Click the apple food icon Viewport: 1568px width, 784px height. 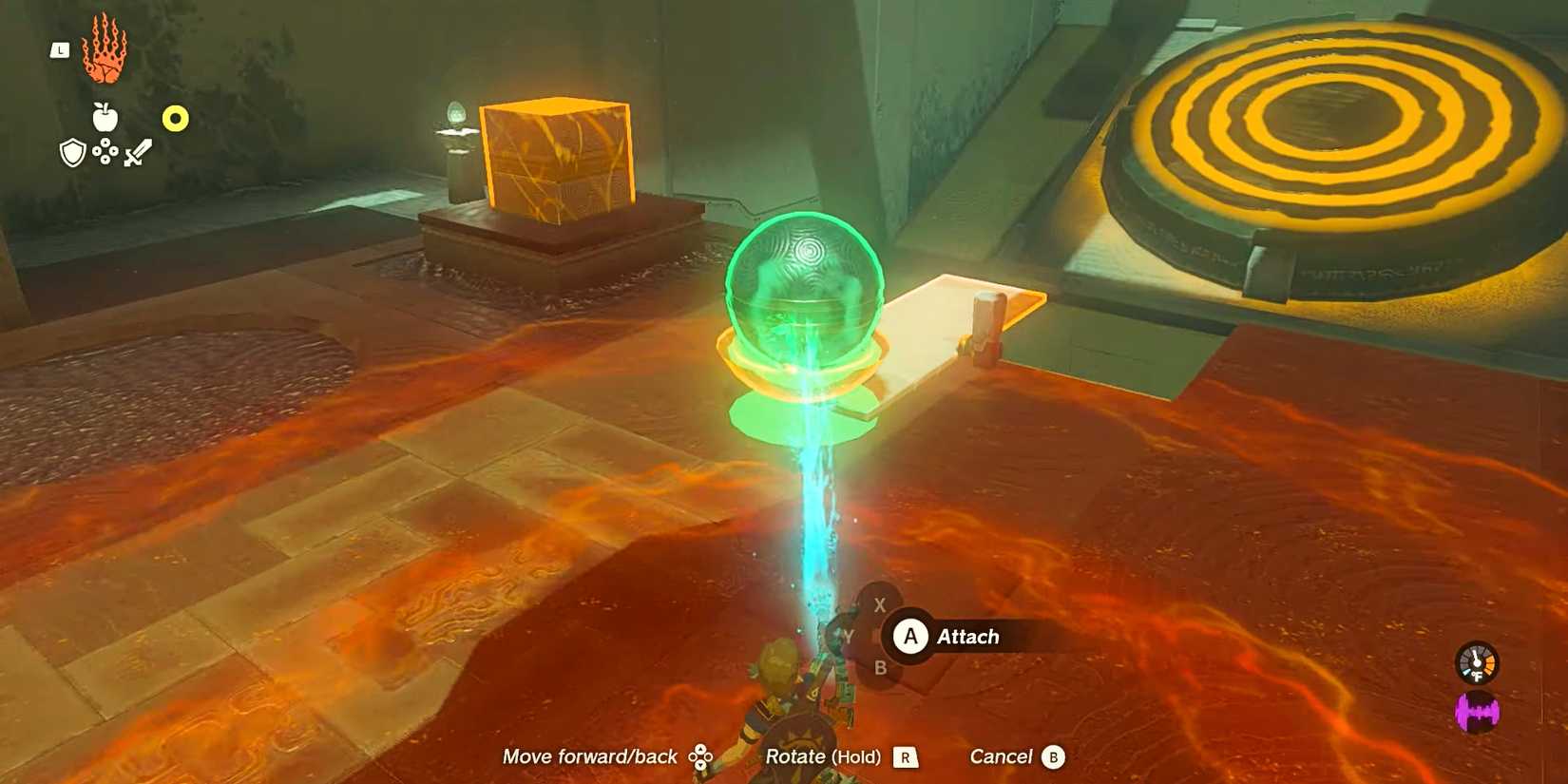pyautogui.click(x=105, y=118)
